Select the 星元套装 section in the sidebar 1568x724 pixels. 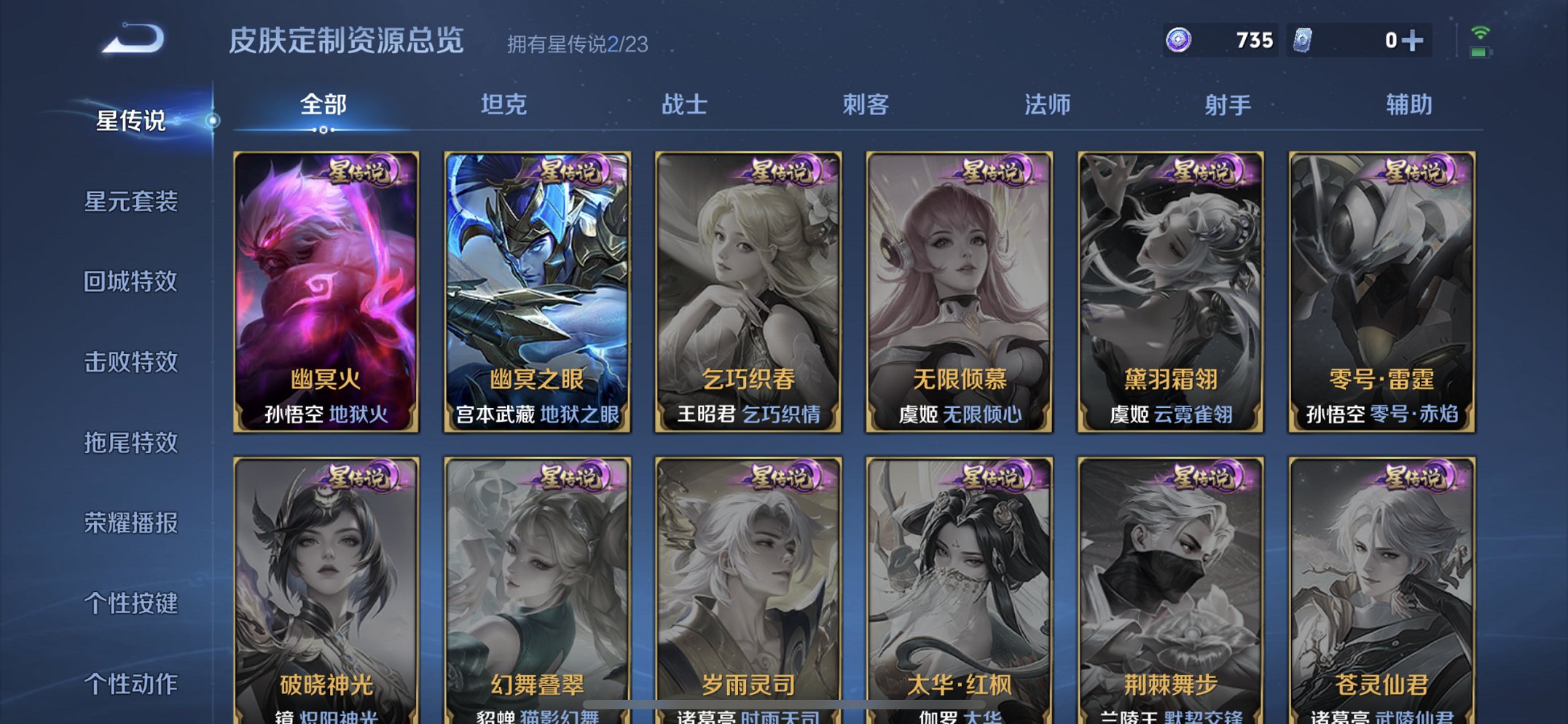[132, 202]
